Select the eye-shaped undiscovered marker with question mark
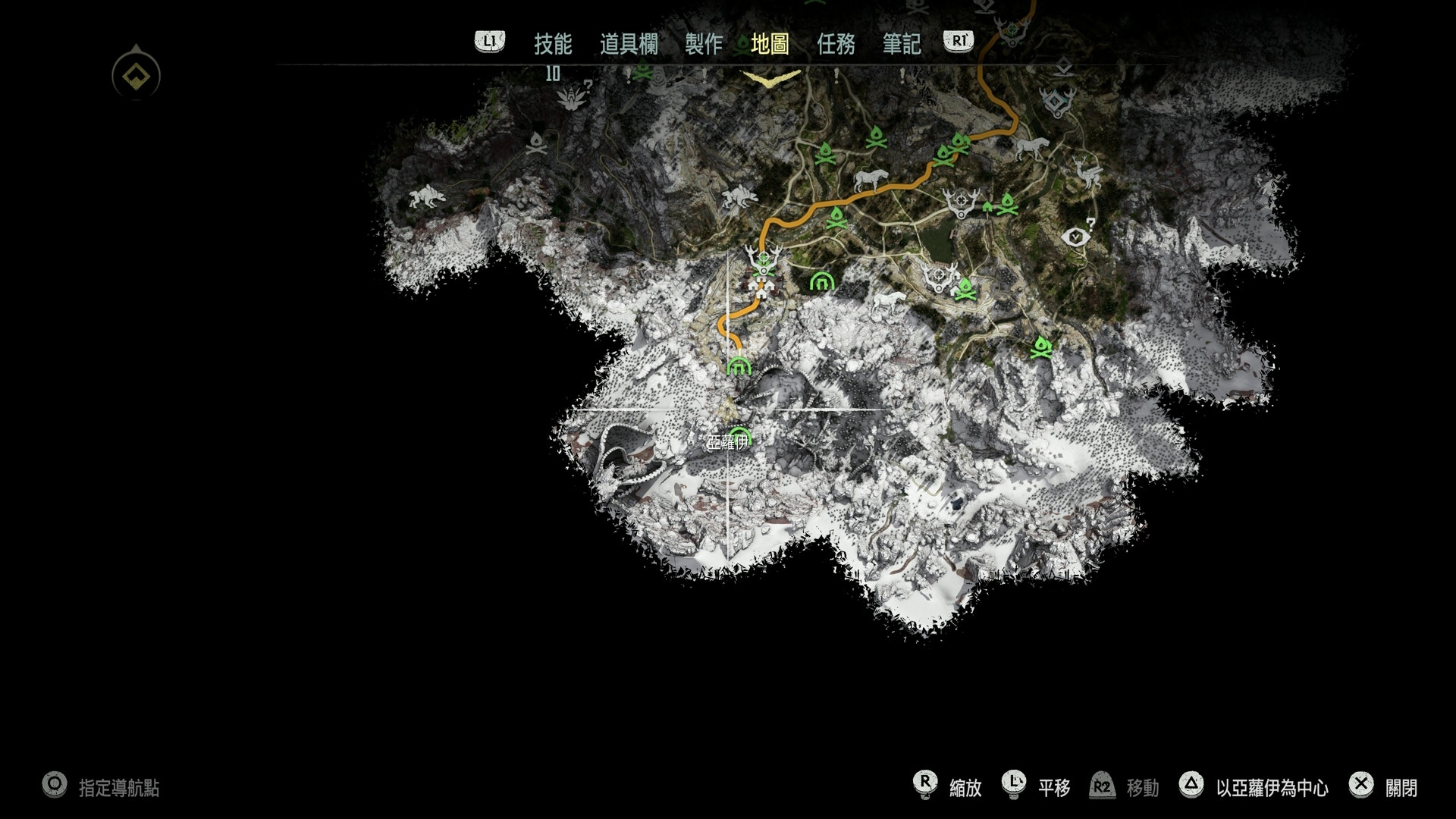Screen dimensions: 1456x819 [1077, 237]
